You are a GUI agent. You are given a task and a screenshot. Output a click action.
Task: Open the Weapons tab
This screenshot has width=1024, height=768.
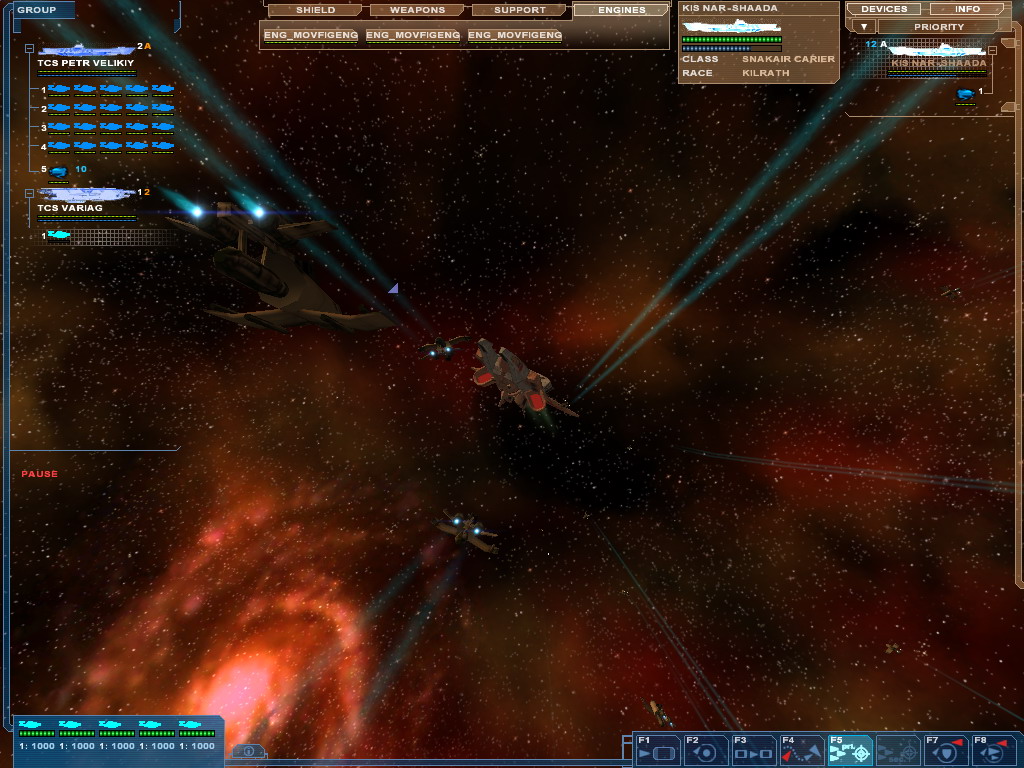417,10
